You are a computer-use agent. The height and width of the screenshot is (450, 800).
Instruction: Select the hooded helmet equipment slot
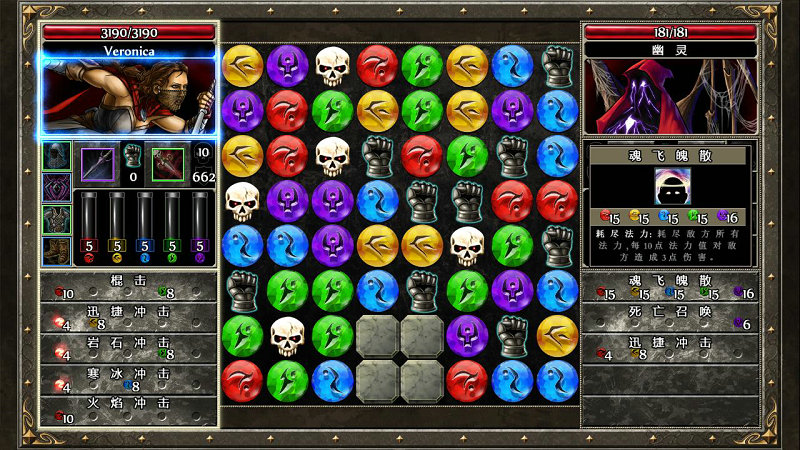click(56, 156)
